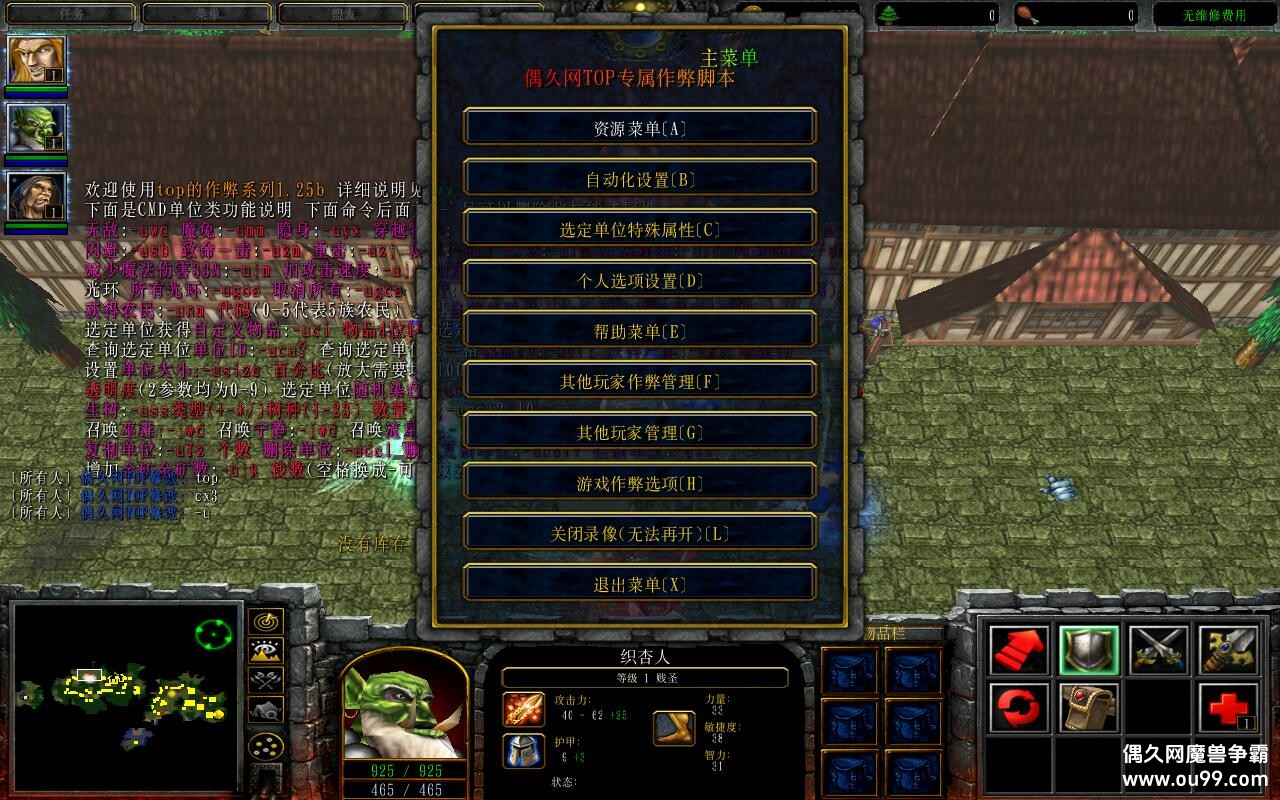
Task: Show the 帮助菜单[E] help menu
Action: (640, 331)
